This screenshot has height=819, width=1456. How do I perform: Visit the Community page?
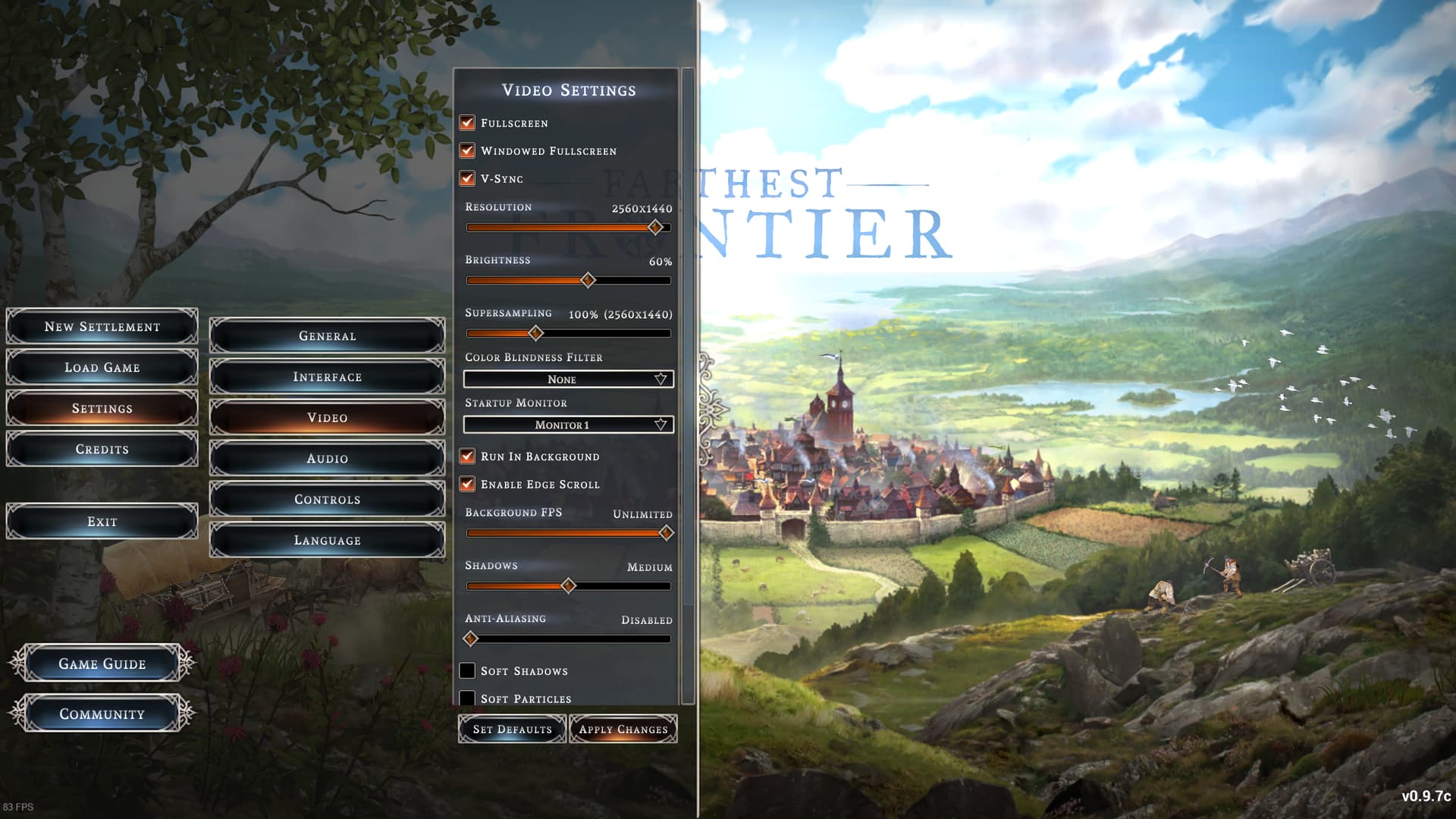(x=102, y=714)
